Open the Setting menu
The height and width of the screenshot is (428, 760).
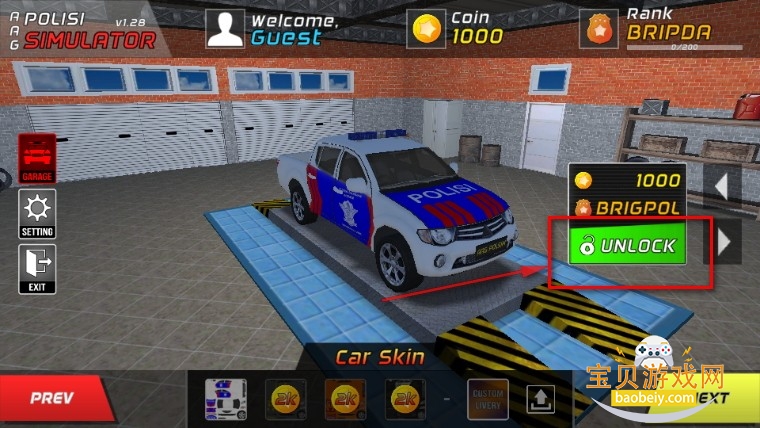point(38,213)
